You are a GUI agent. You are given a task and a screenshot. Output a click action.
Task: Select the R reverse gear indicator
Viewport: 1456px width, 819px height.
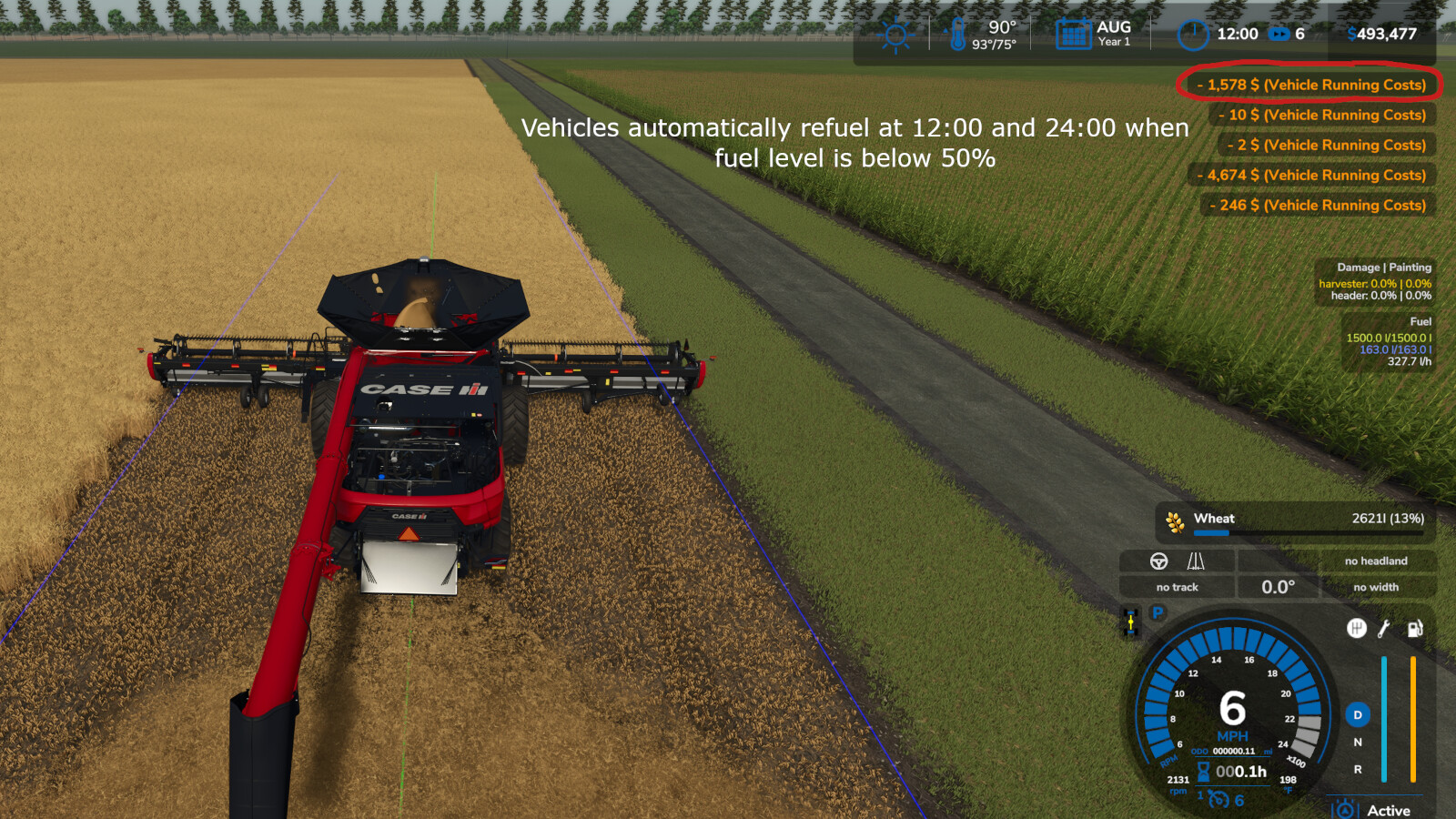pyautogui.click(x=1358, y=769)
